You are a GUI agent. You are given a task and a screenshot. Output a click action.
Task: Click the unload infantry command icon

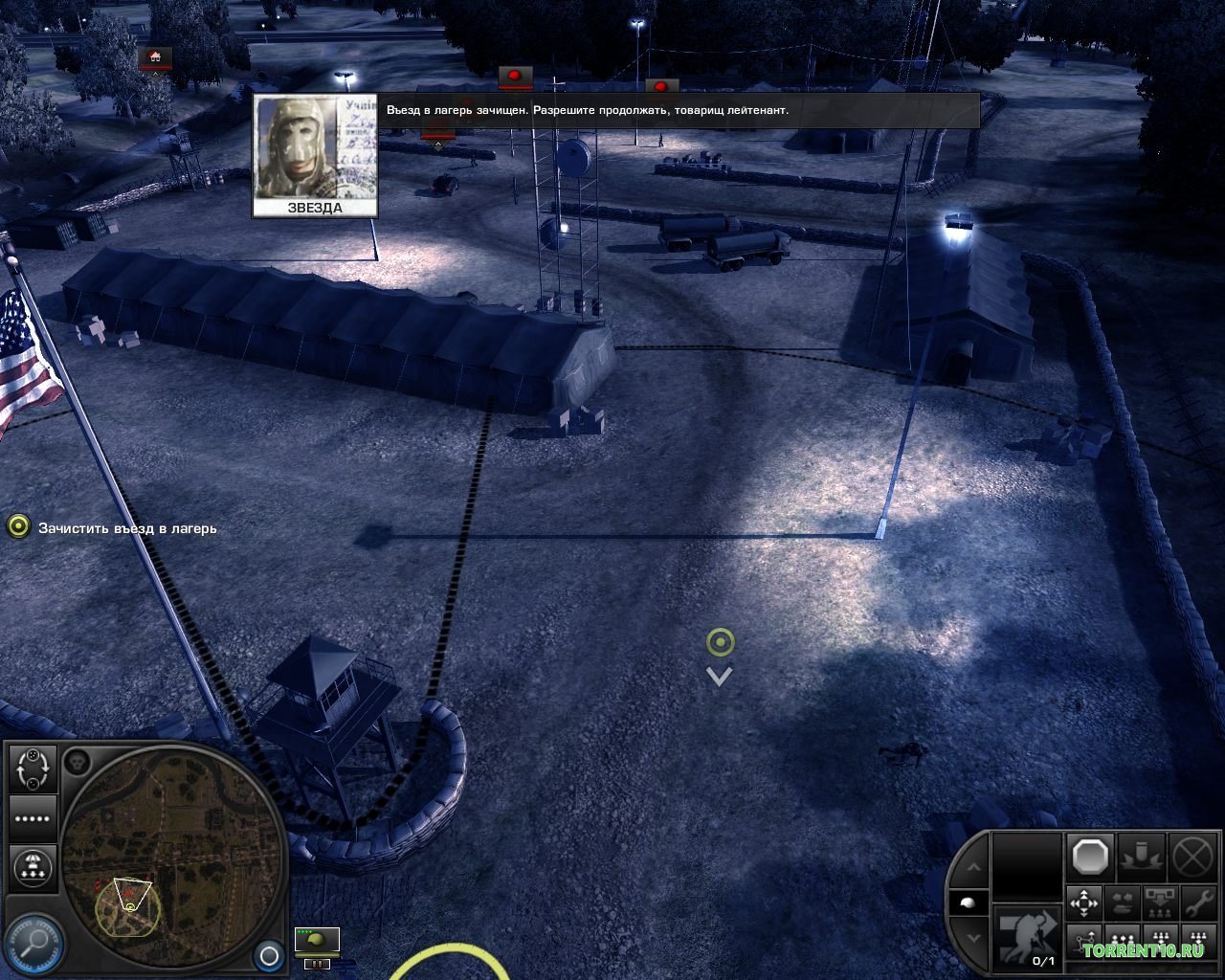click(1159, 902)
